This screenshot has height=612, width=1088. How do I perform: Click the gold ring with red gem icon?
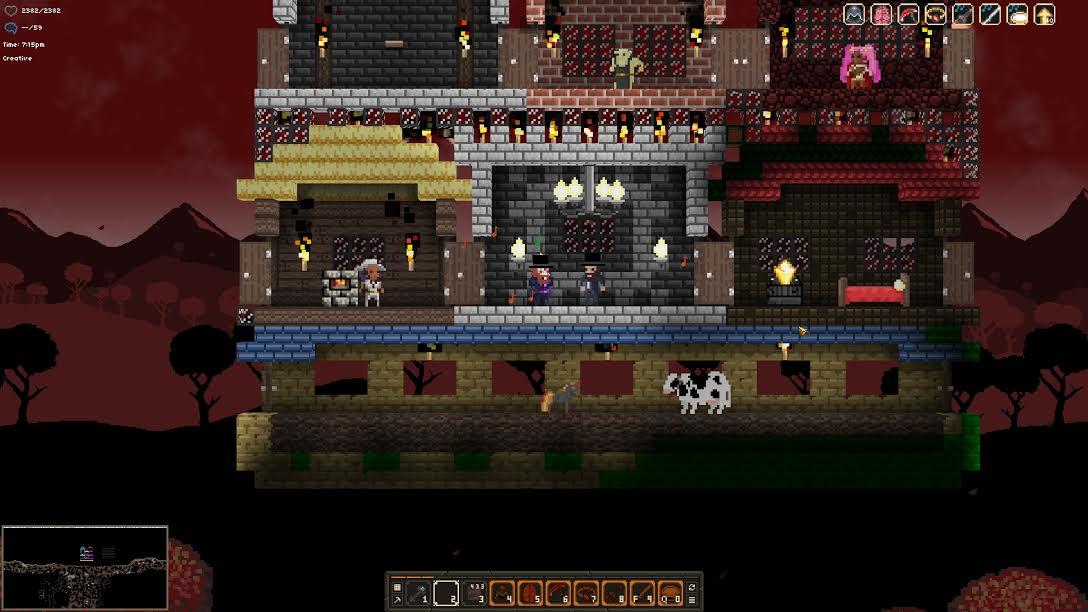(935, 14)
